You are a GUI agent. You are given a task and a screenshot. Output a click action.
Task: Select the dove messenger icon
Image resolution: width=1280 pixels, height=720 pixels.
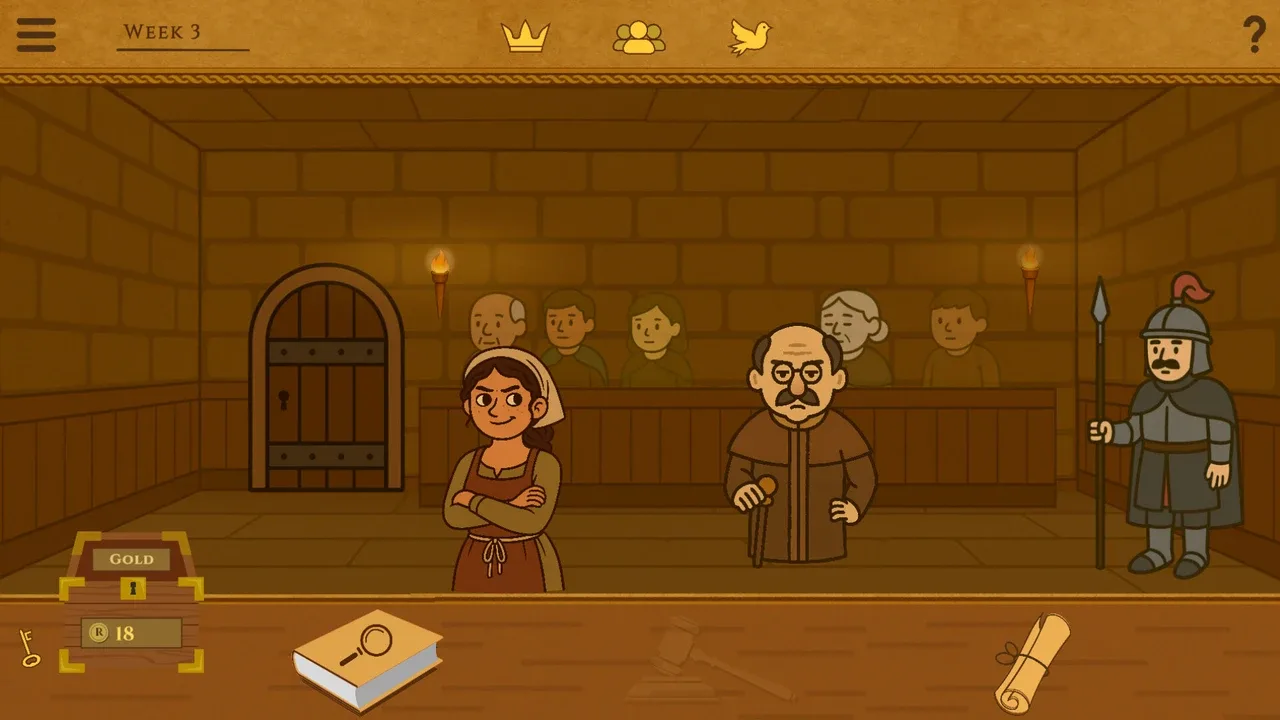[x=750, y=37]
